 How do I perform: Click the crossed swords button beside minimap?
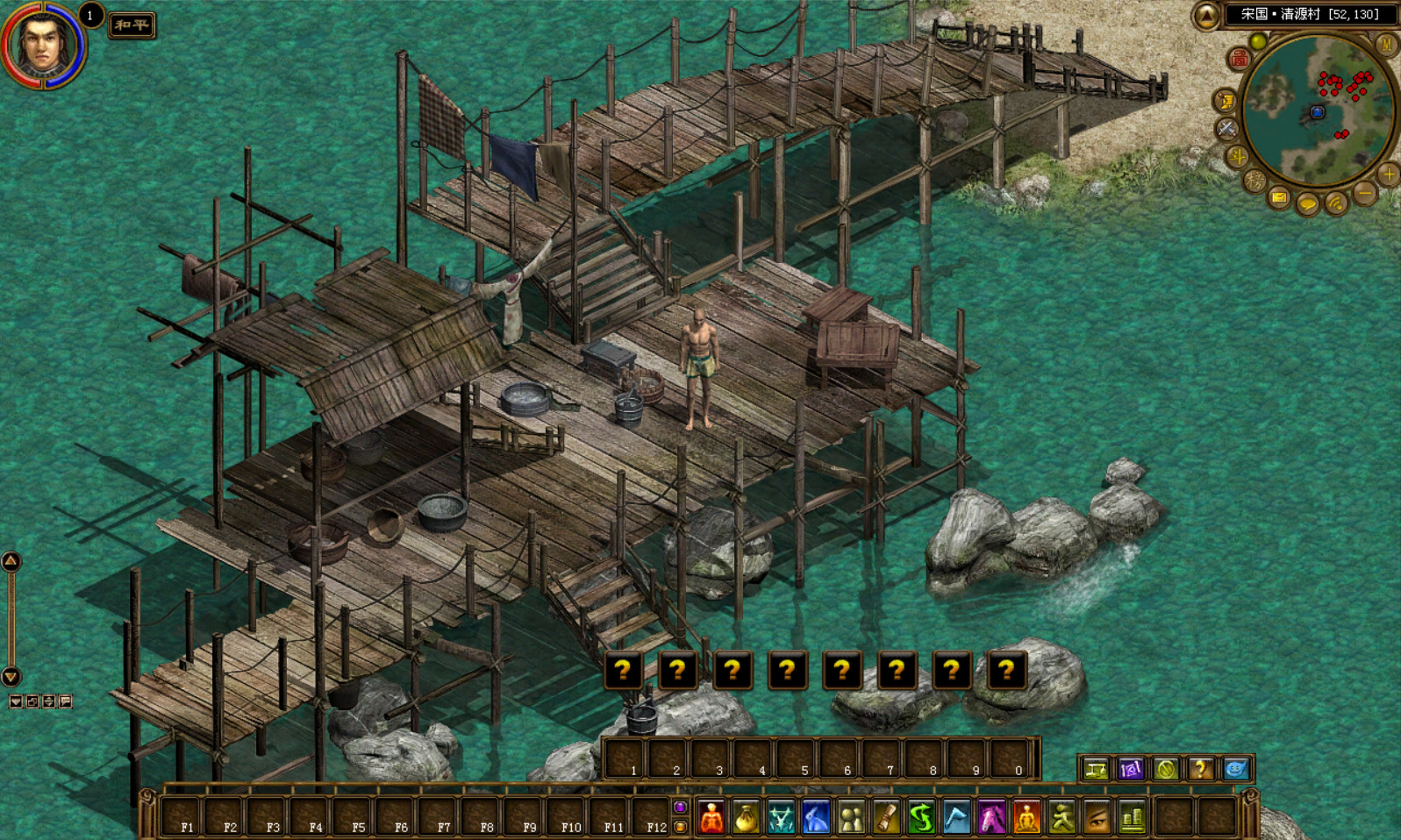pos(1226,129)
